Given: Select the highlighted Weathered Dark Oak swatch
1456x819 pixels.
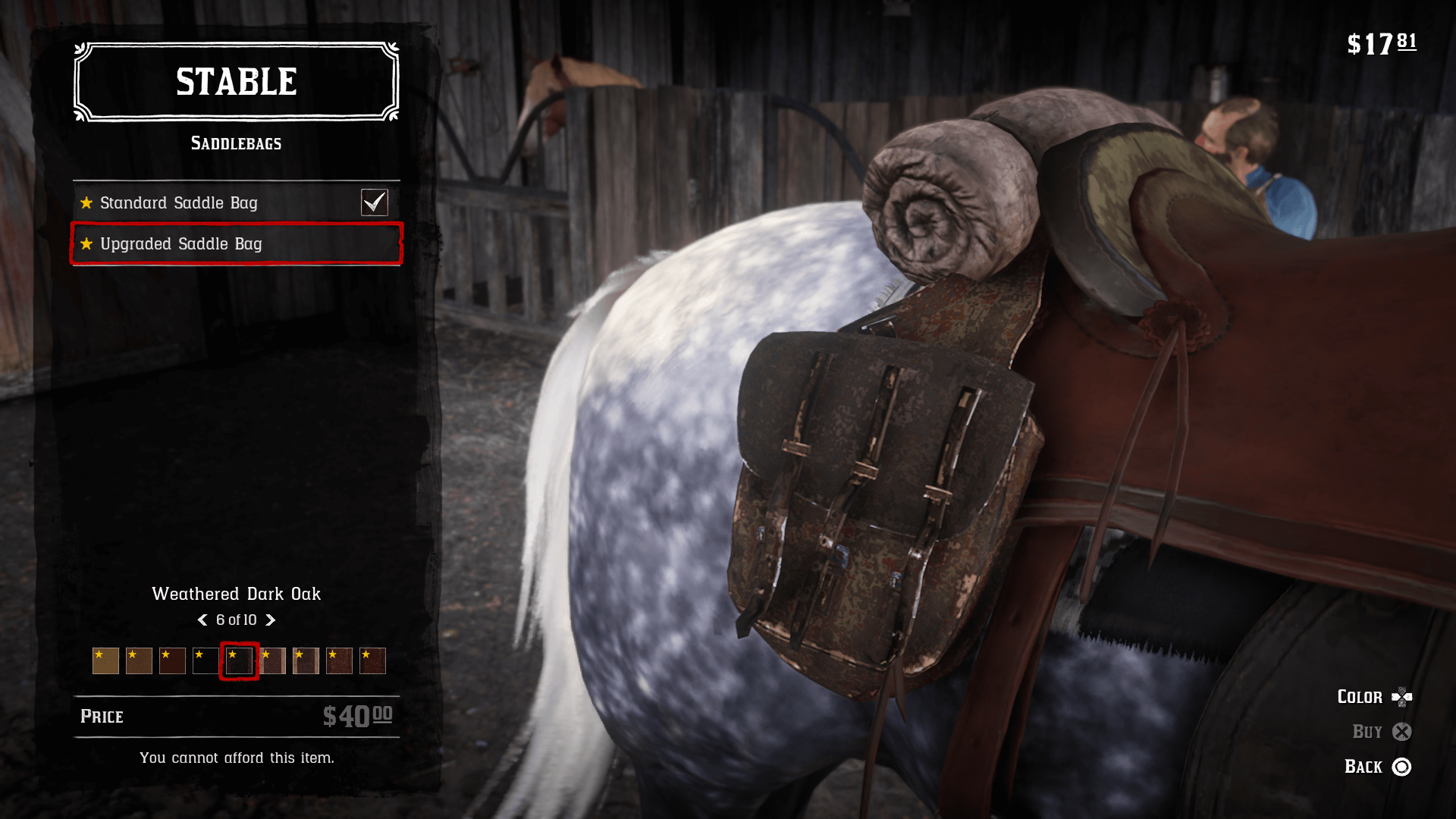Looking at the screenshot, I should pyautogui.click(x=238, y=661).
